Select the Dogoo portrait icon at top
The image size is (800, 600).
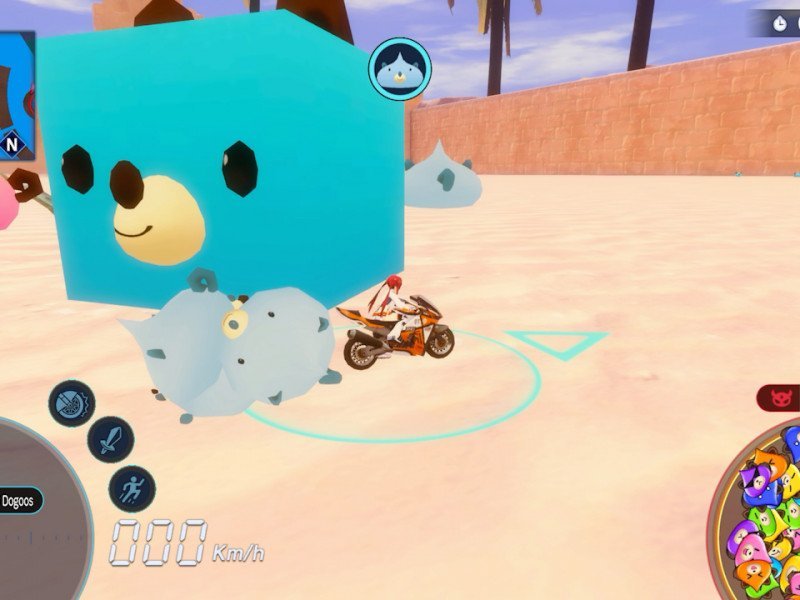(x=400, y=69)
